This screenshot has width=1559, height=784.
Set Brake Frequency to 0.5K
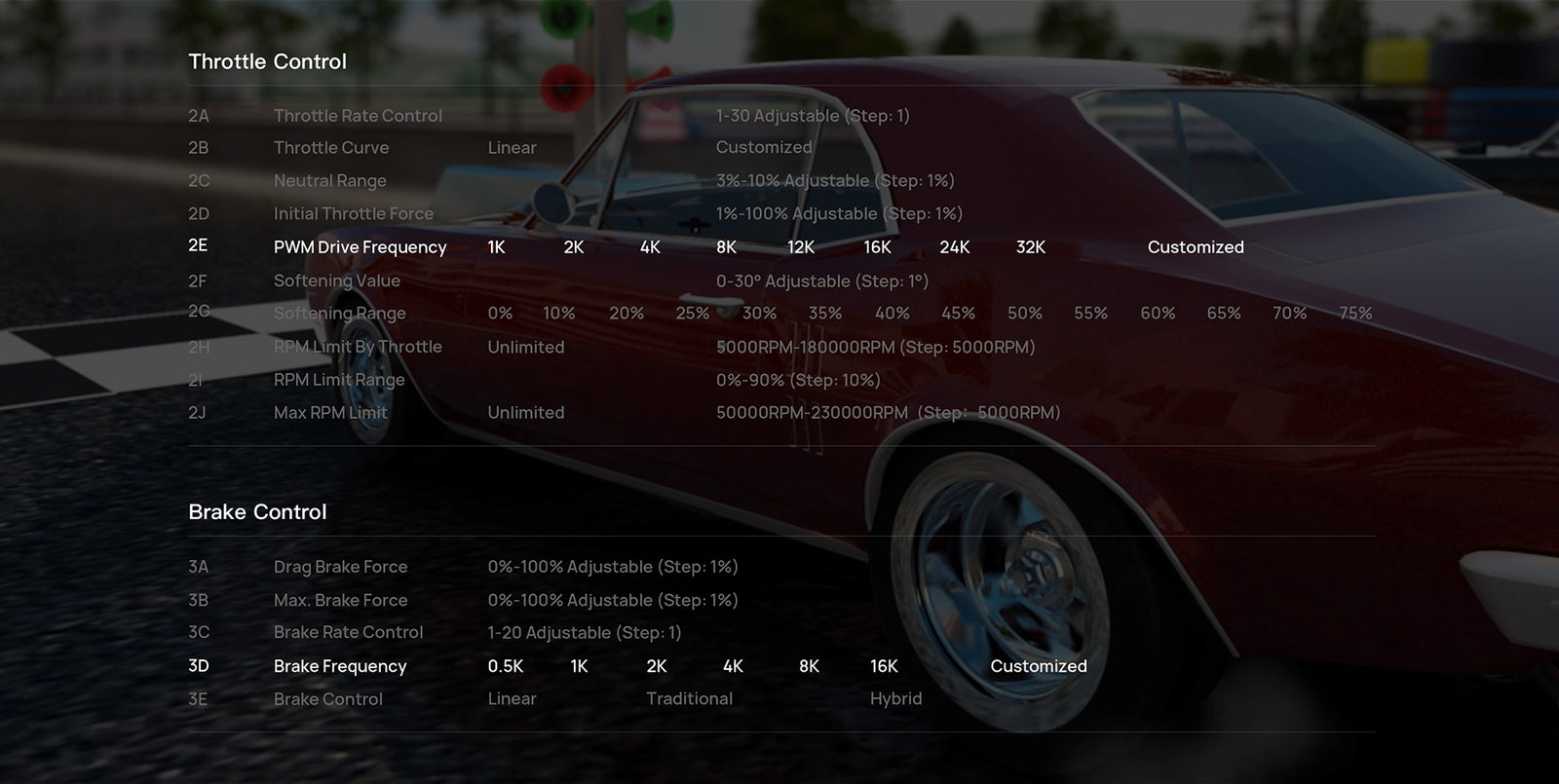505,666
